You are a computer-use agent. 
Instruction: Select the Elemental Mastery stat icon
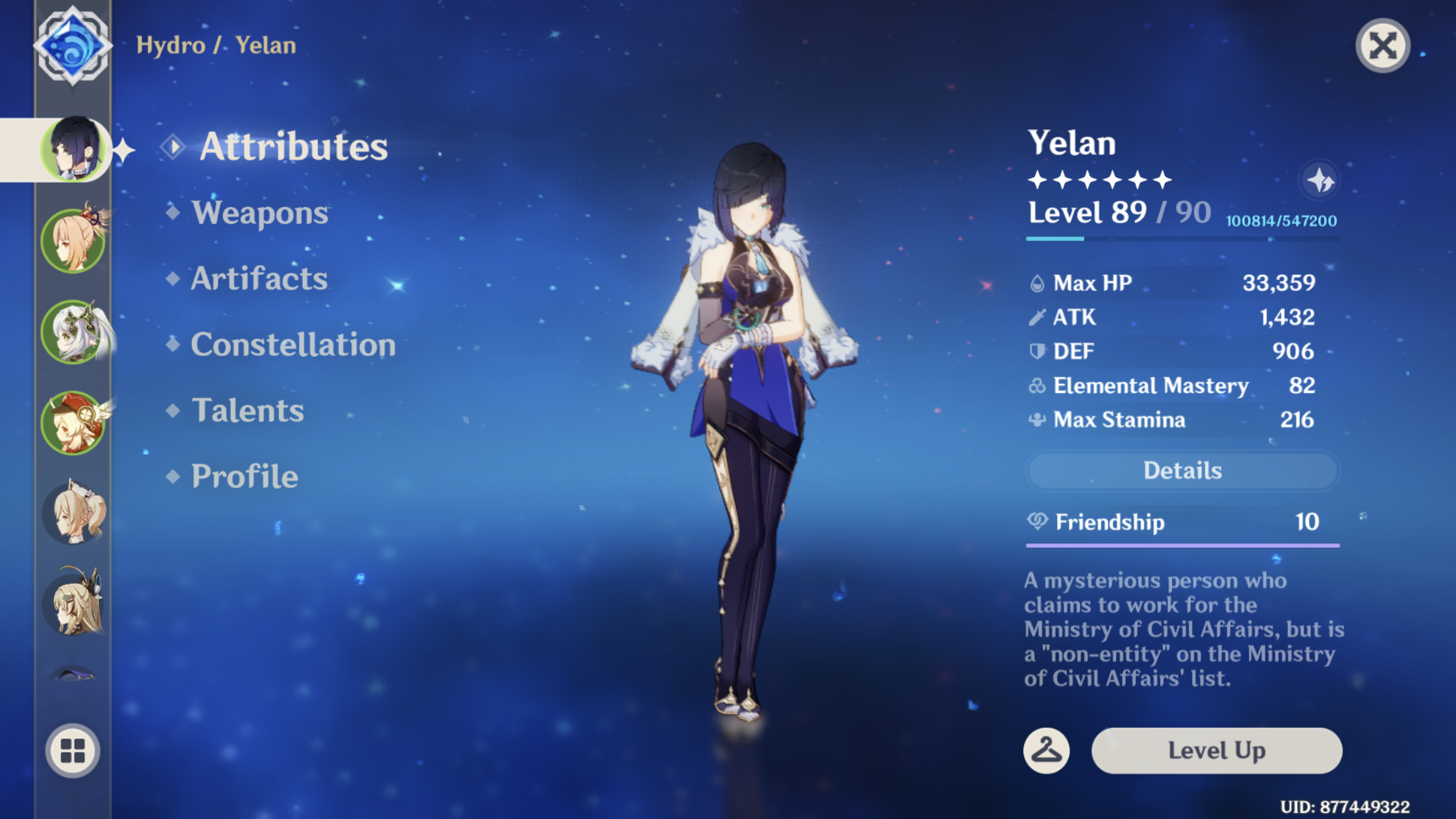point(1038,385)
